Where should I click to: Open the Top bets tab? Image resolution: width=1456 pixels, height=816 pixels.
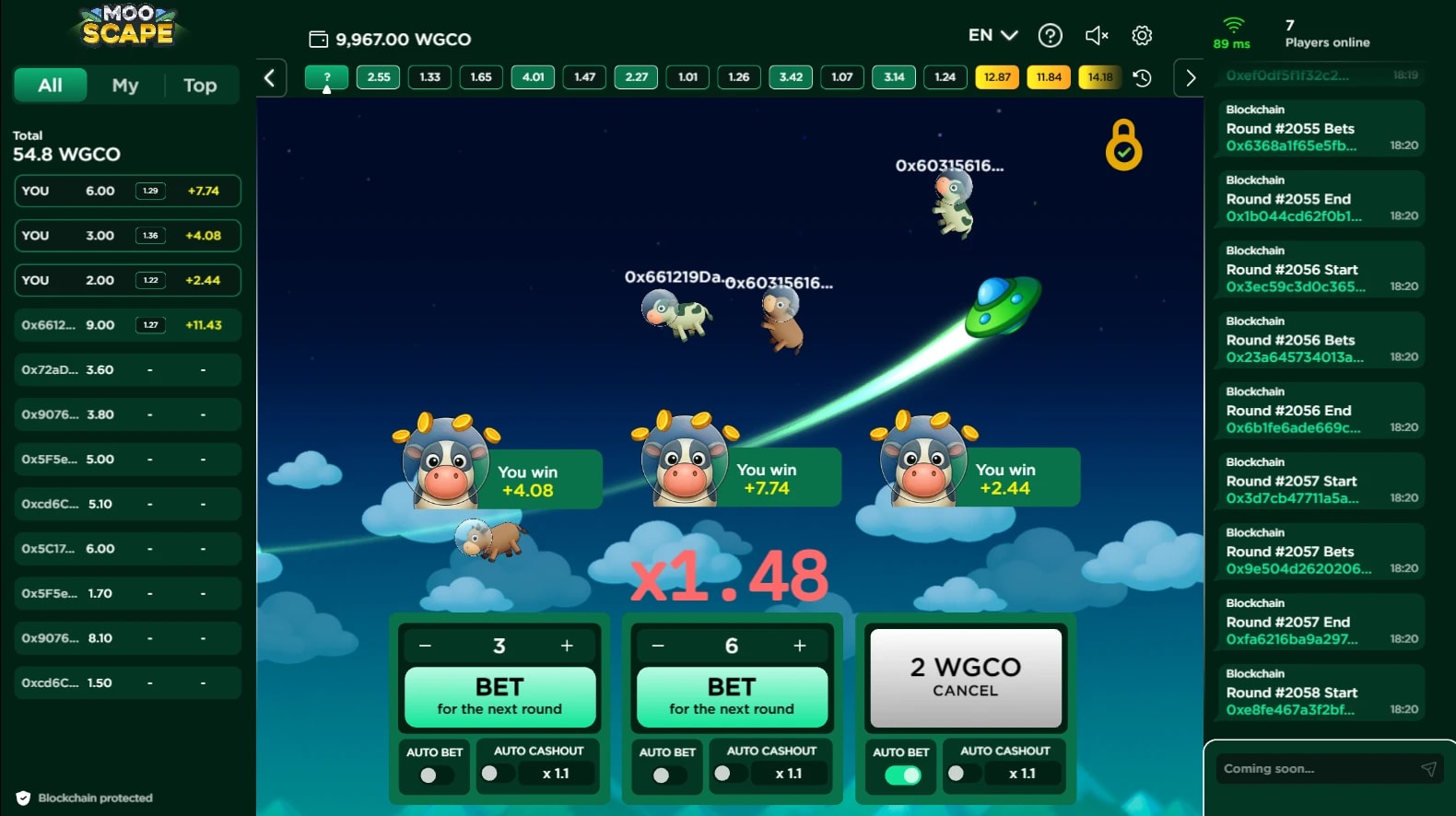click(x=200, y=86)
